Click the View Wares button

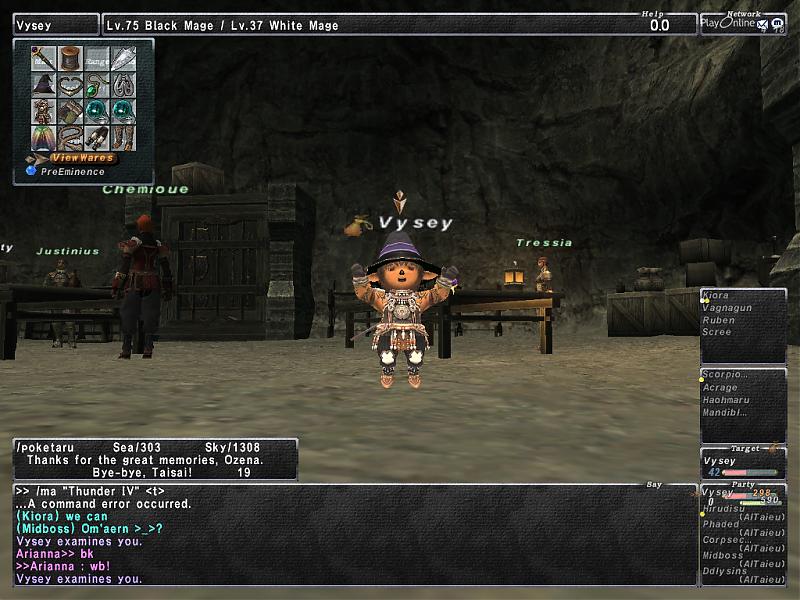82,158
